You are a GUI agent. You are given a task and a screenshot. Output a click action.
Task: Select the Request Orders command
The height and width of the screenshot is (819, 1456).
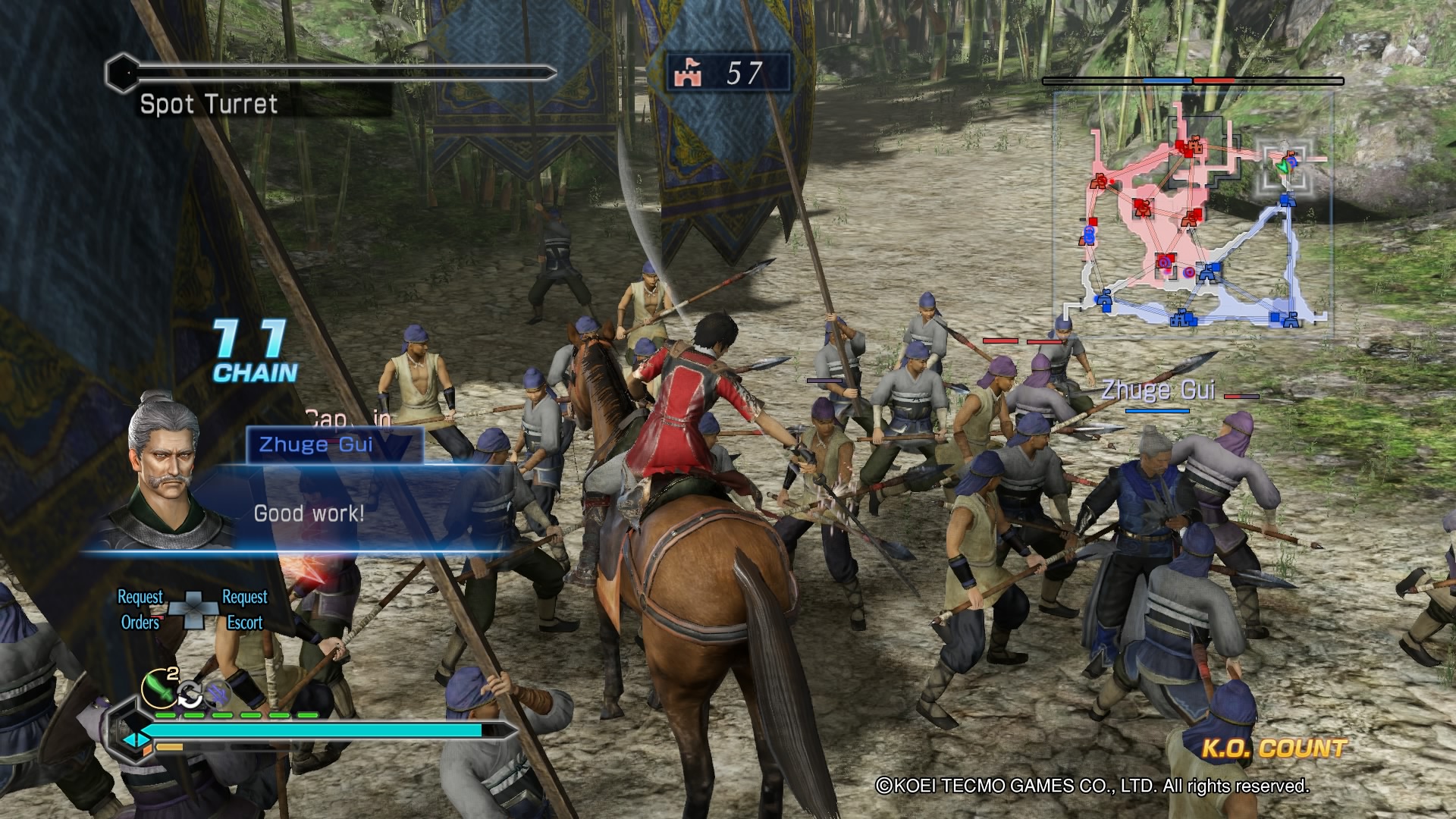tap(140, 610)
